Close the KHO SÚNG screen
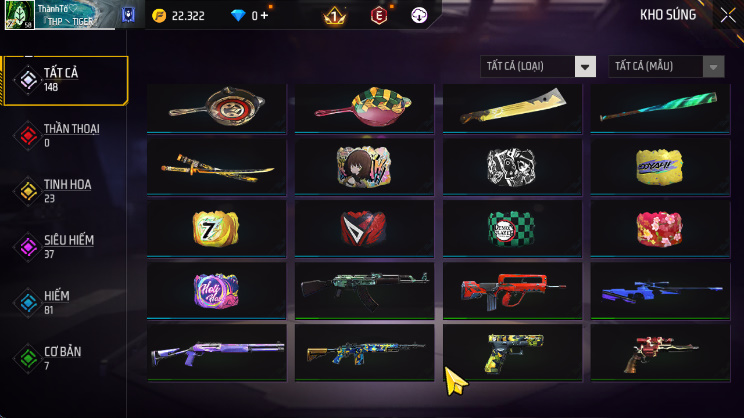The width and height of the screenshot is (744, 418). (x=727, y=15)
